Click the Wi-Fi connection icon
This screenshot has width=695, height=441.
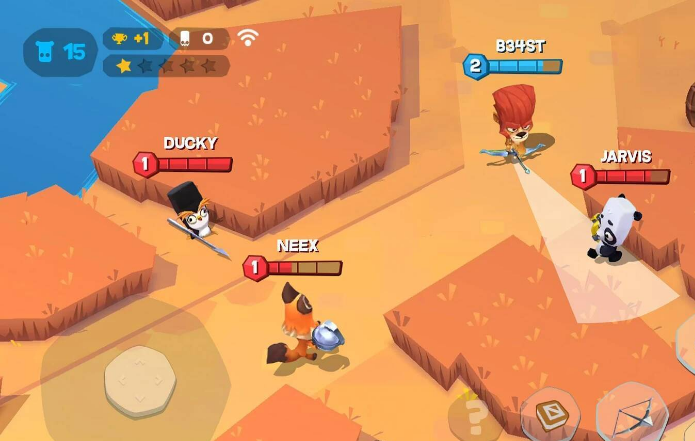(x=248, y=38)
